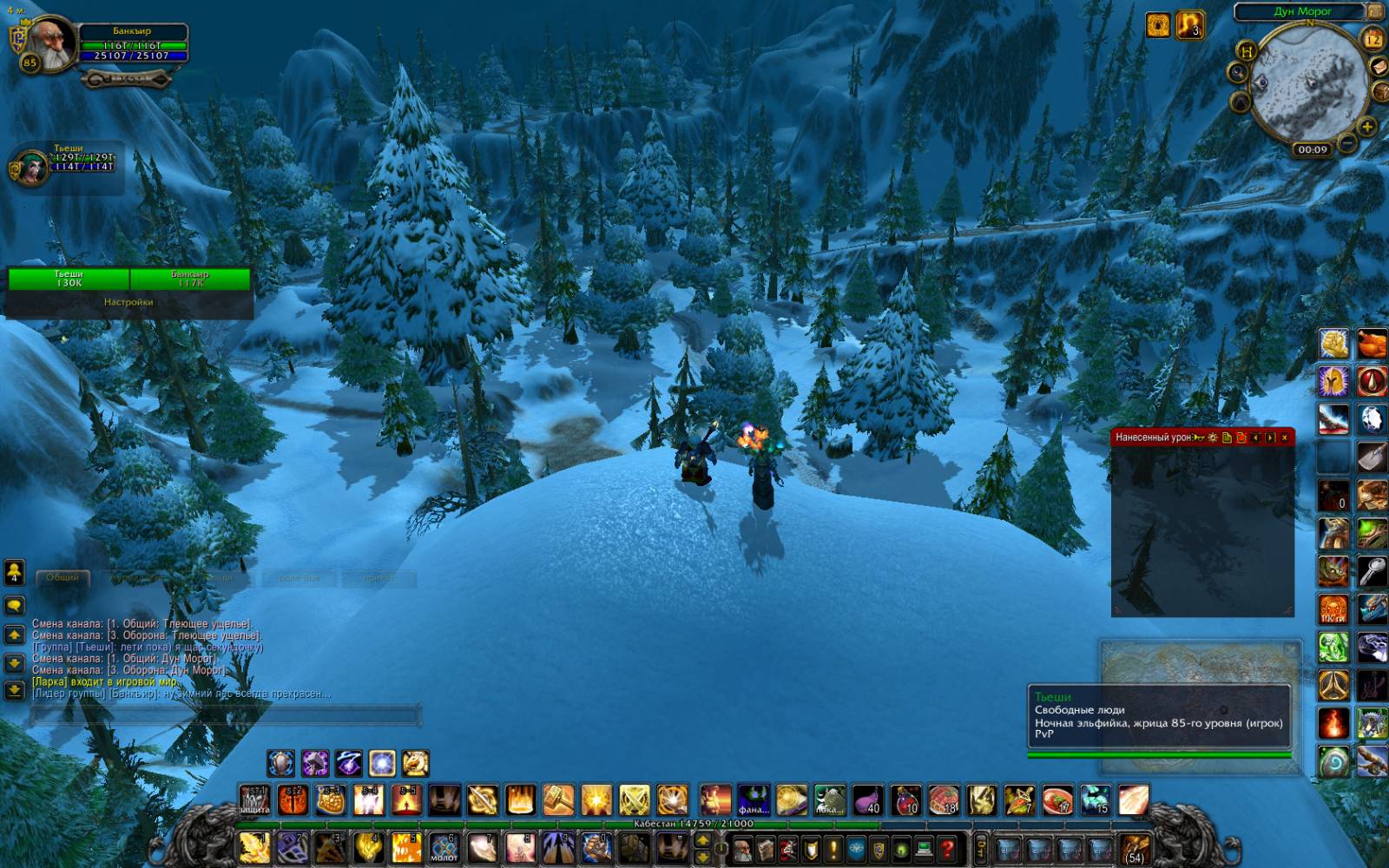
Task: Open the damage meter gear settings
Action: pos(1212,437)
